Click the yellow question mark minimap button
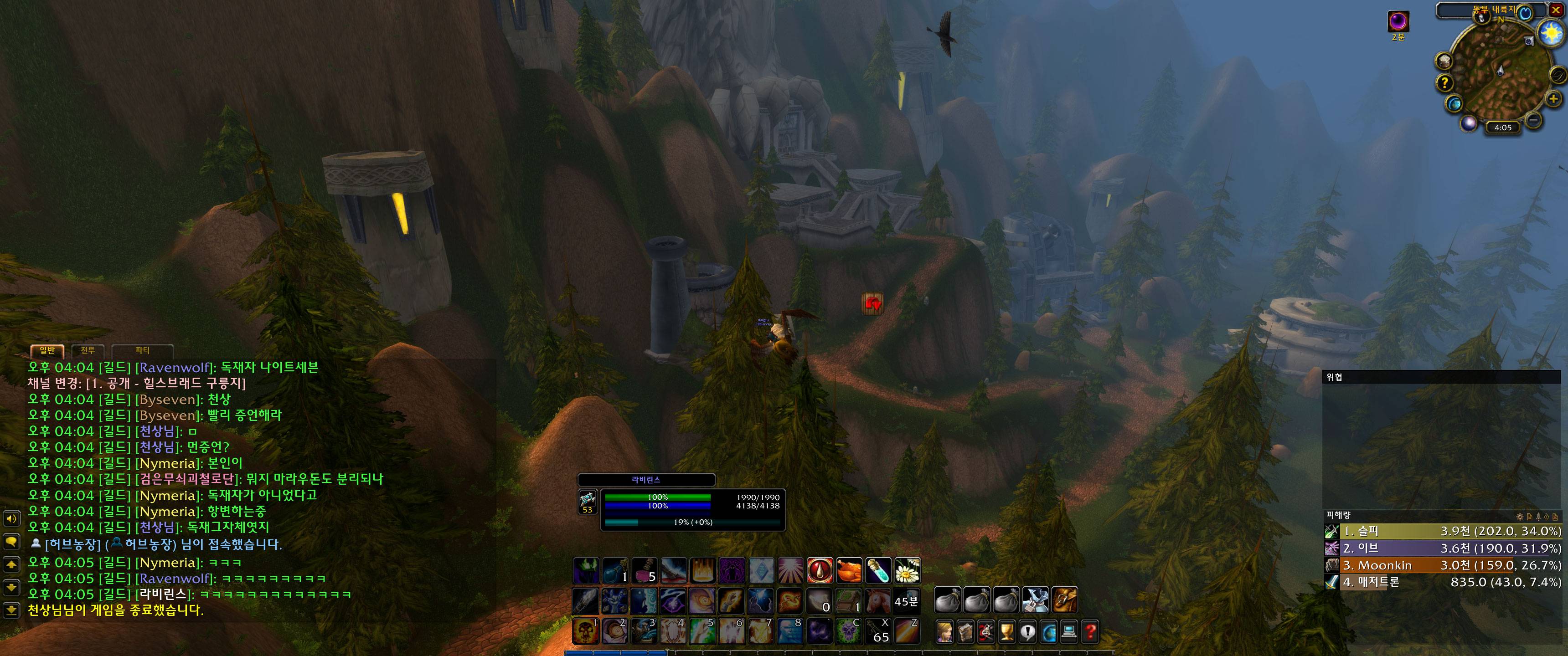Viewport: 1568px width, 656px height. click(1444, 82)
